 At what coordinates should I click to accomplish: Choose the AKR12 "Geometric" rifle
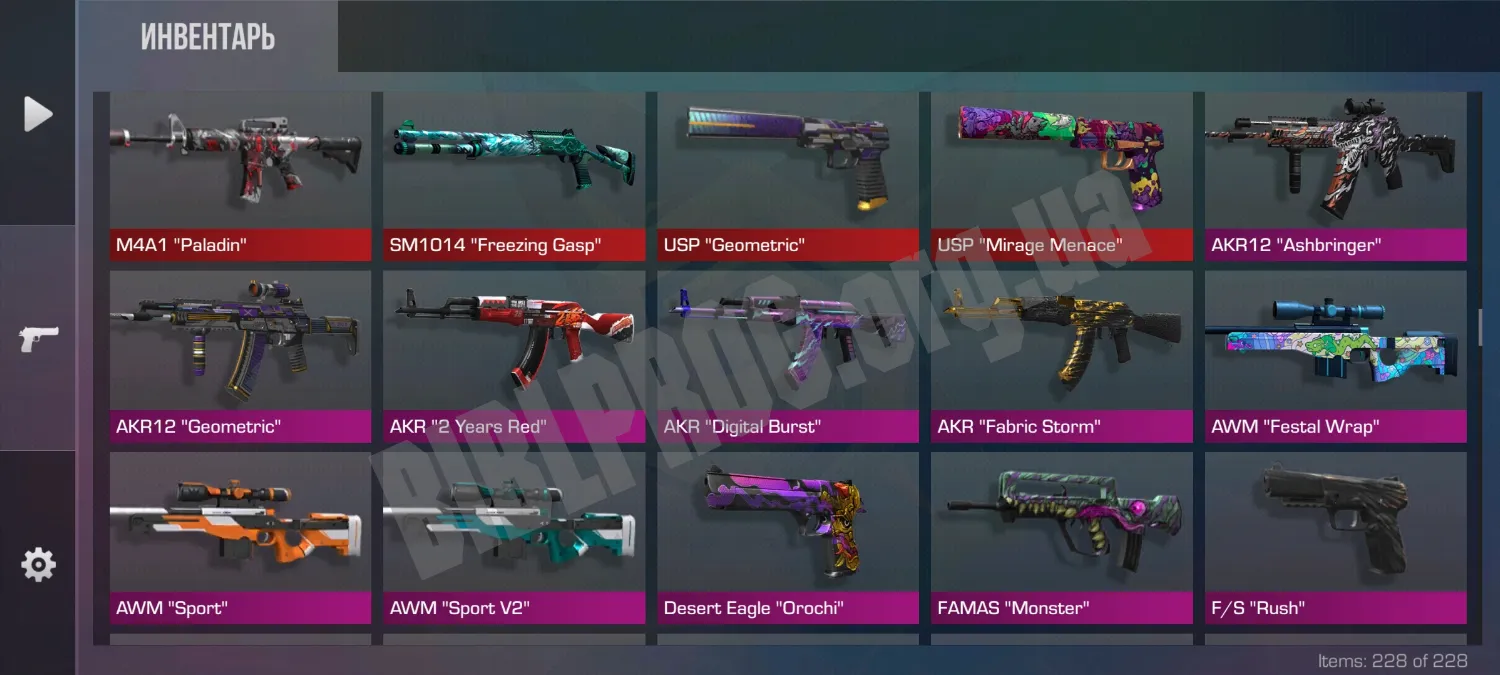point(240,357)
